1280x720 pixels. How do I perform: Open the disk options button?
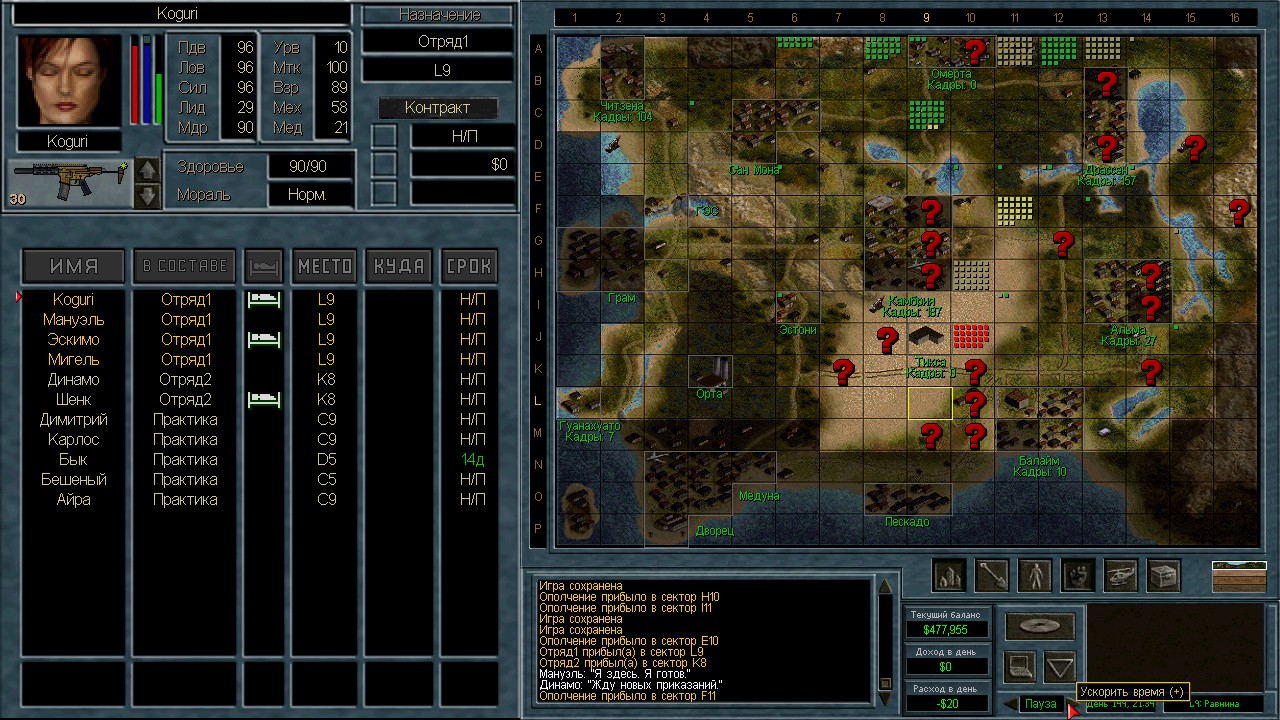(x=1040, y=627)
